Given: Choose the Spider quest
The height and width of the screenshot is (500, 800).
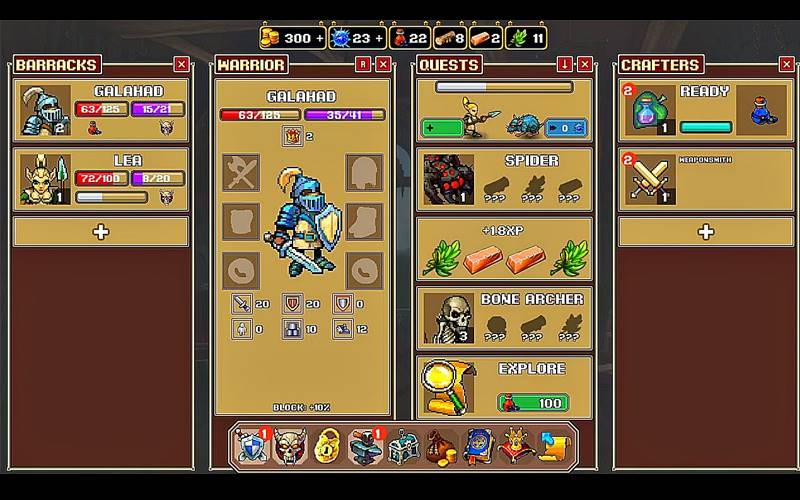Looking at the screenshot, I should coord(504,180).
